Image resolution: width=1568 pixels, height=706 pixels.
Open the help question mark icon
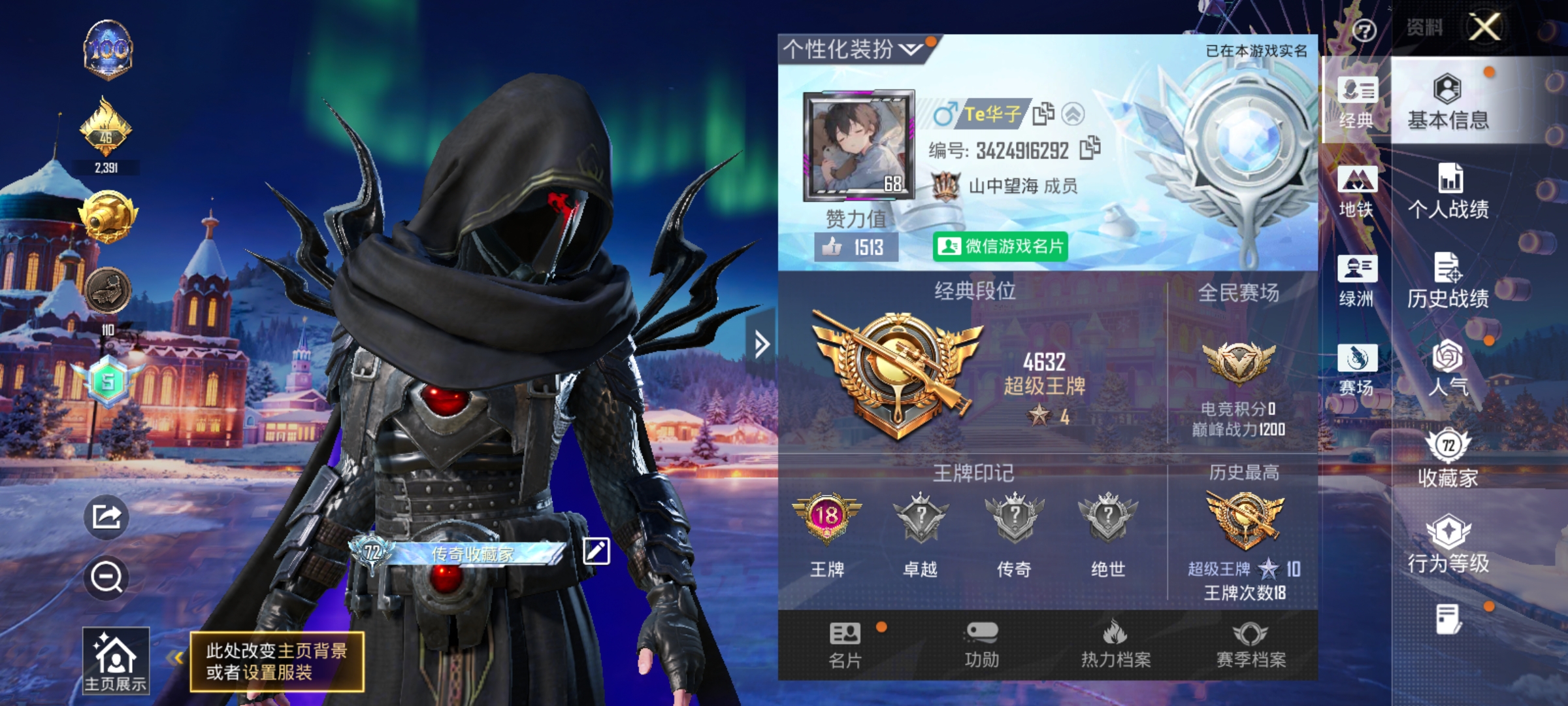pyautogui.click(x=1365, y=29)
